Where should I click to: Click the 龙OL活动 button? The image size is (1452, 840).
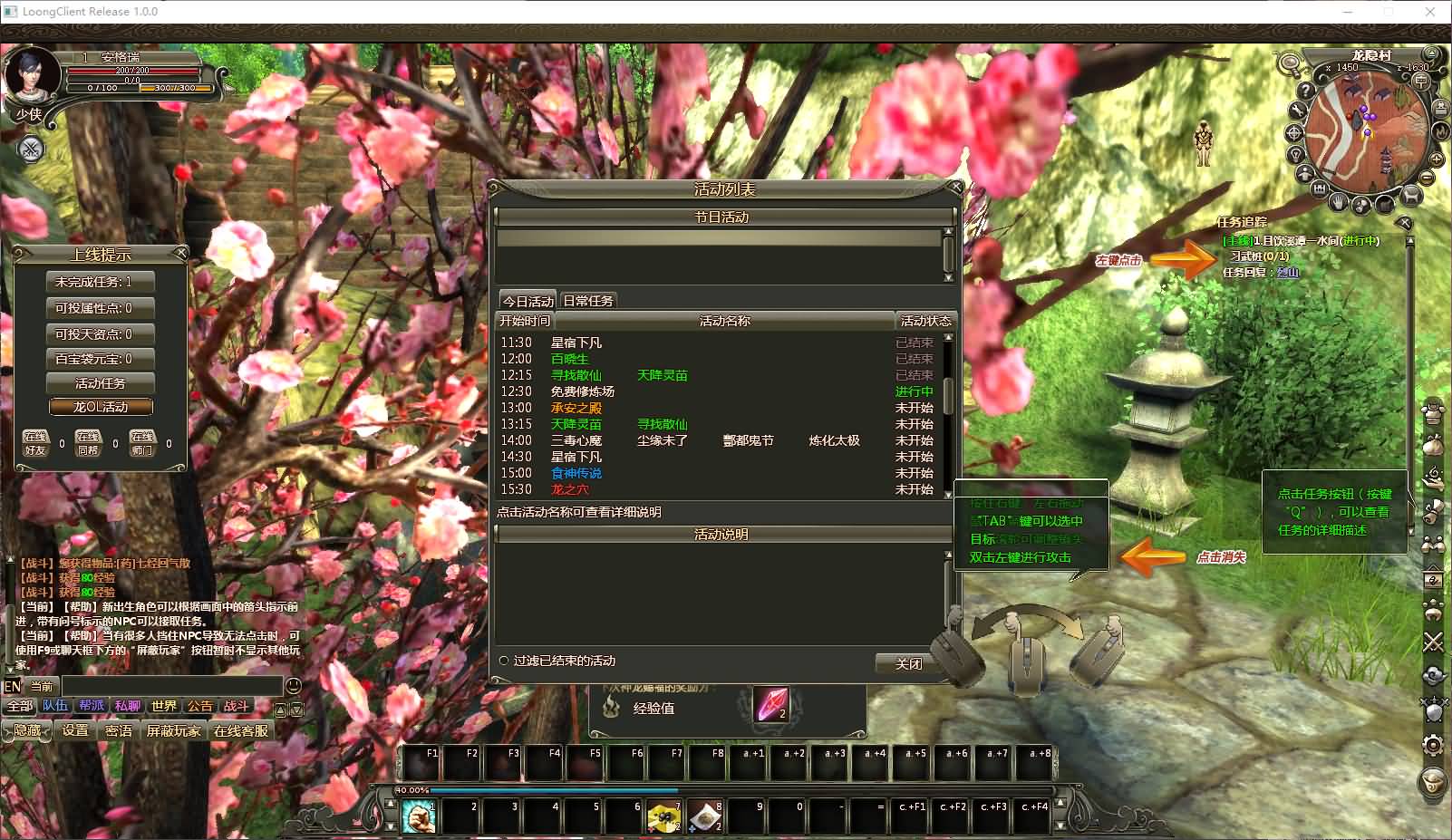coord(100,407)
